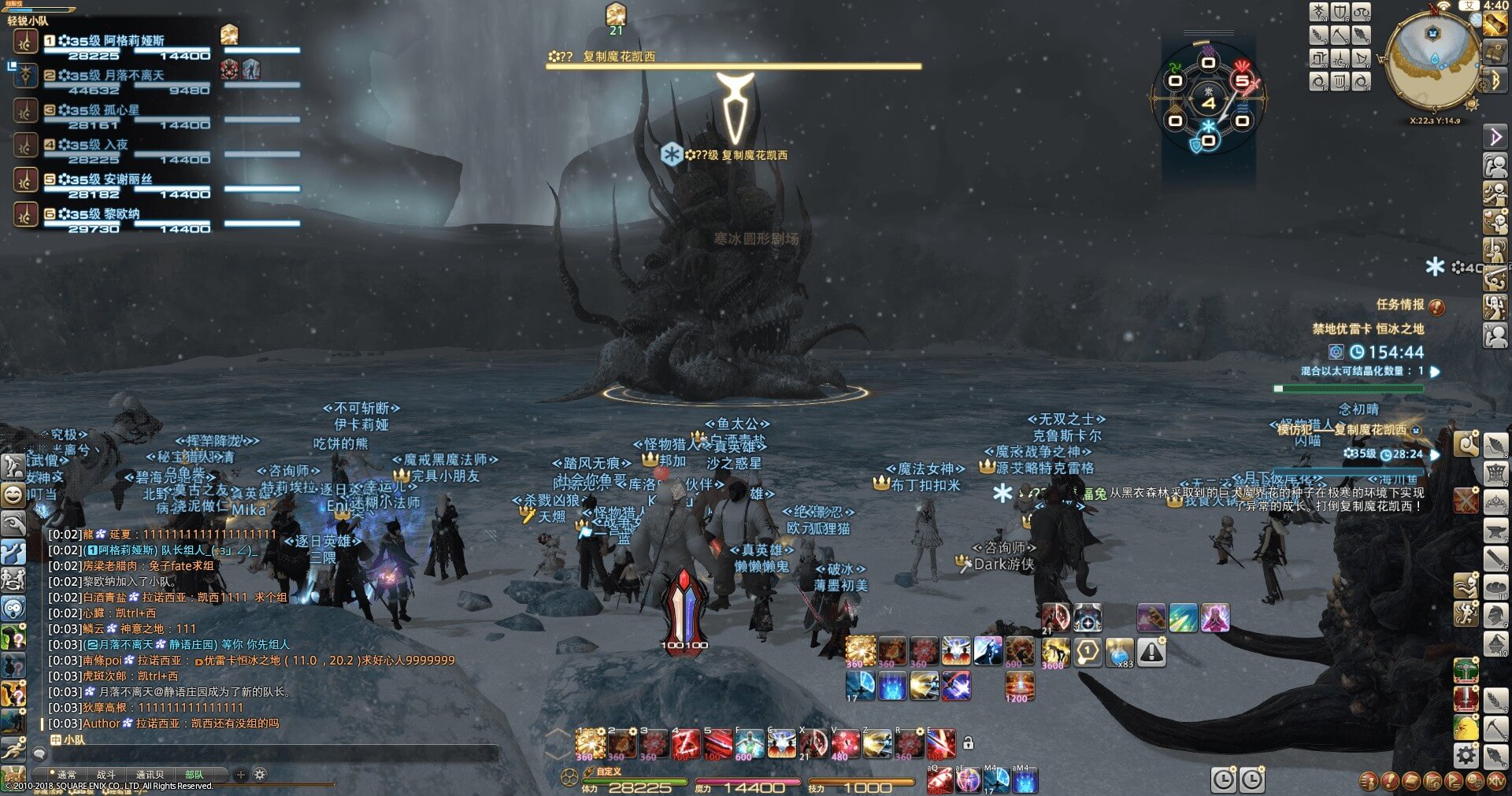This screenshot has height=796, width=1512.
Task: Switch to the paladin shield gear set
Action: [x=1340, y=12]
